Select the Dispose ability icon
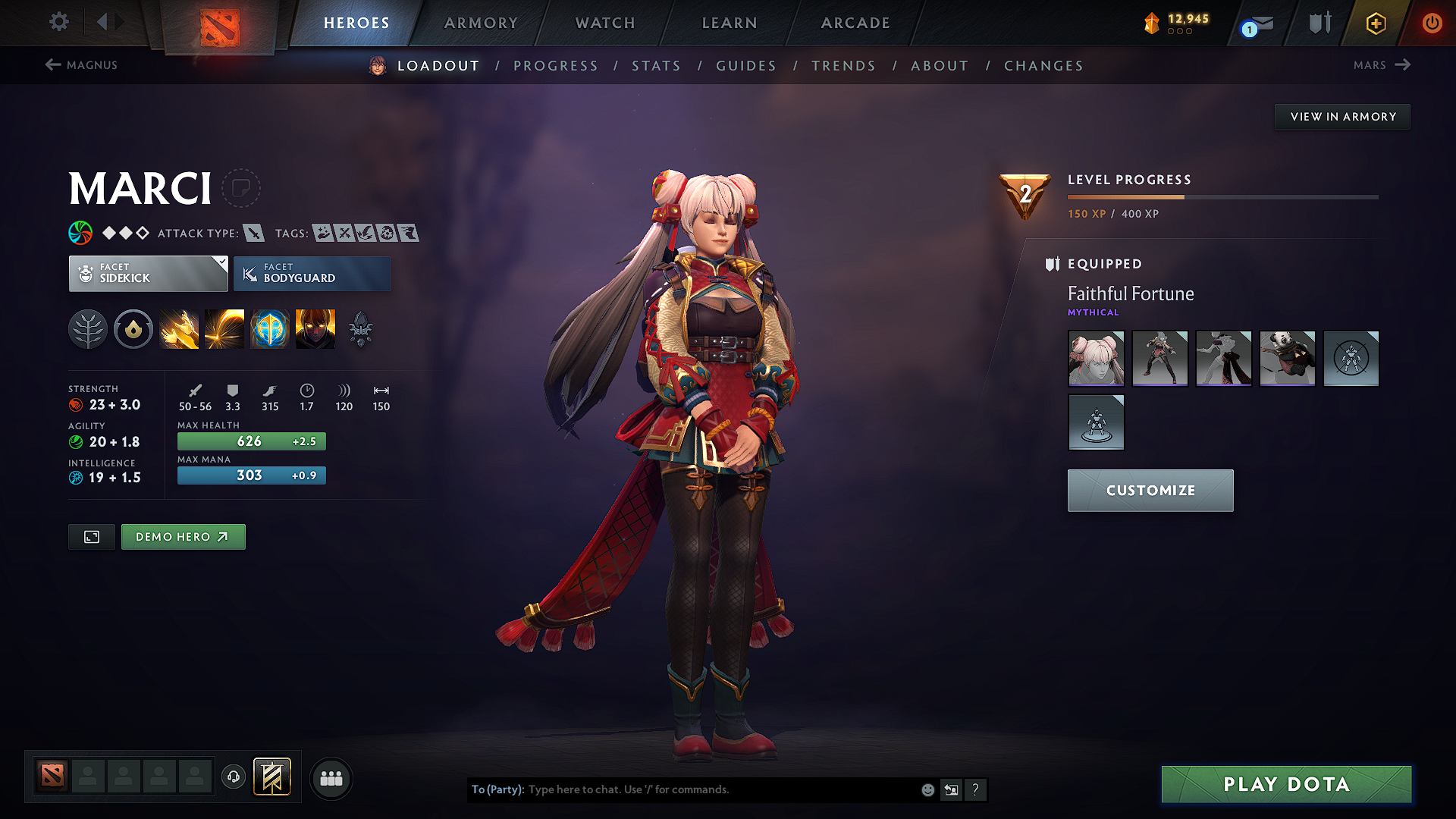 [x=179, y=328]
